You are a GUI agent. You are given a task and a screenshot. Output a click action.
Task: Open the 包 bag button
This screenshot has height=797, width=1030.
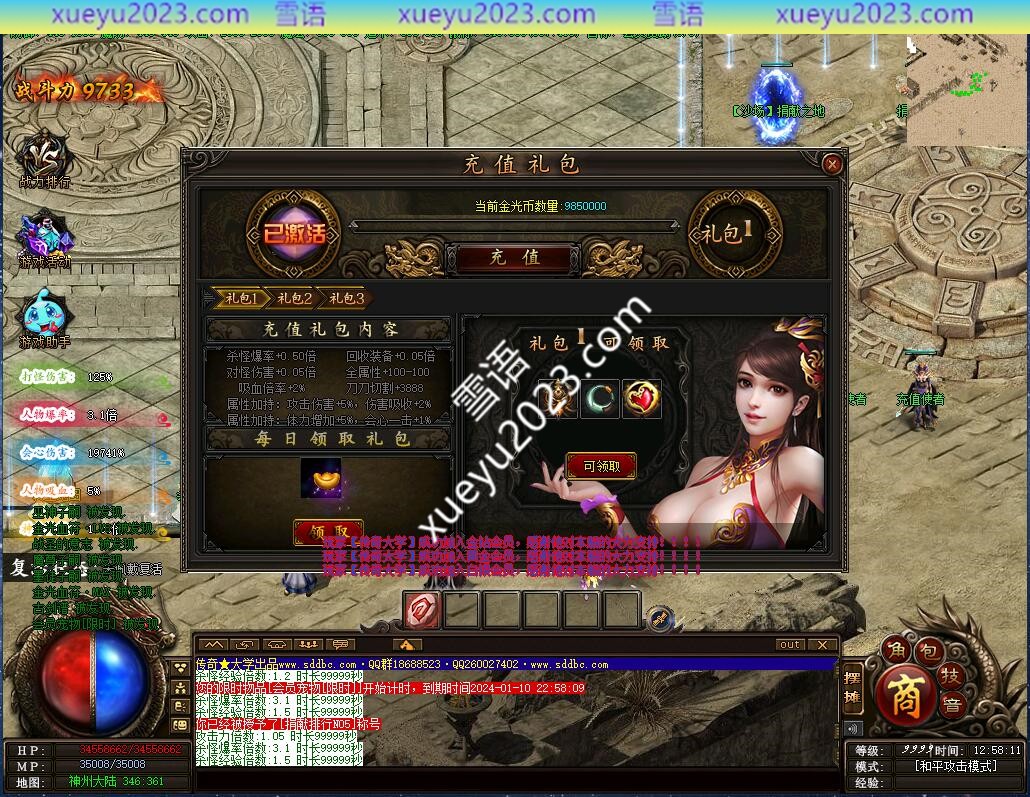point(929,652)
